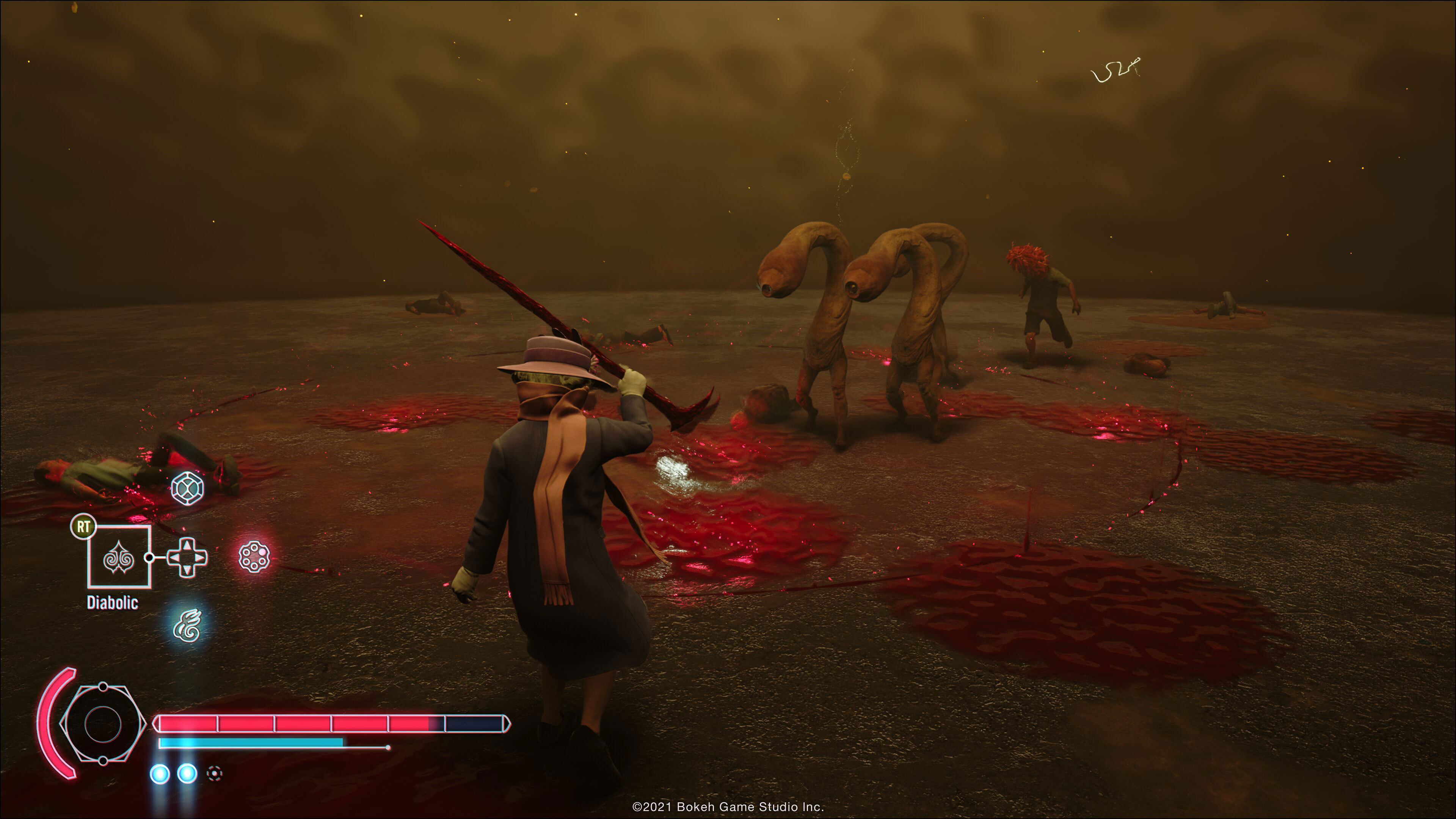This screenshot has width=1456, height=819.
Task: Trigger the glowing blue swirl skill
Action: (x=188, y=625)
